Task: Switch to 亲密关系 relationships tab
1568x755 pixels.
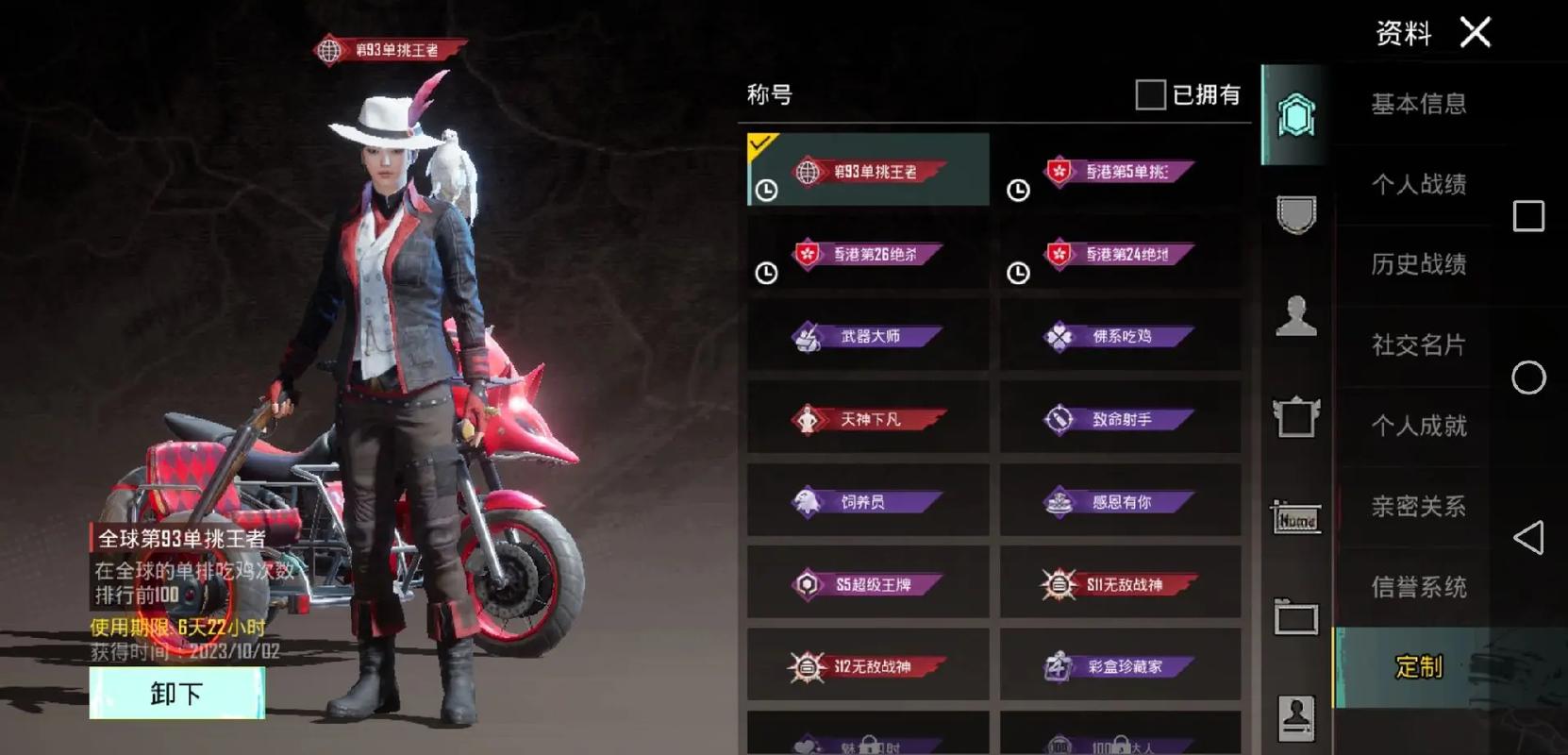Action: [x=1418, y=507]
